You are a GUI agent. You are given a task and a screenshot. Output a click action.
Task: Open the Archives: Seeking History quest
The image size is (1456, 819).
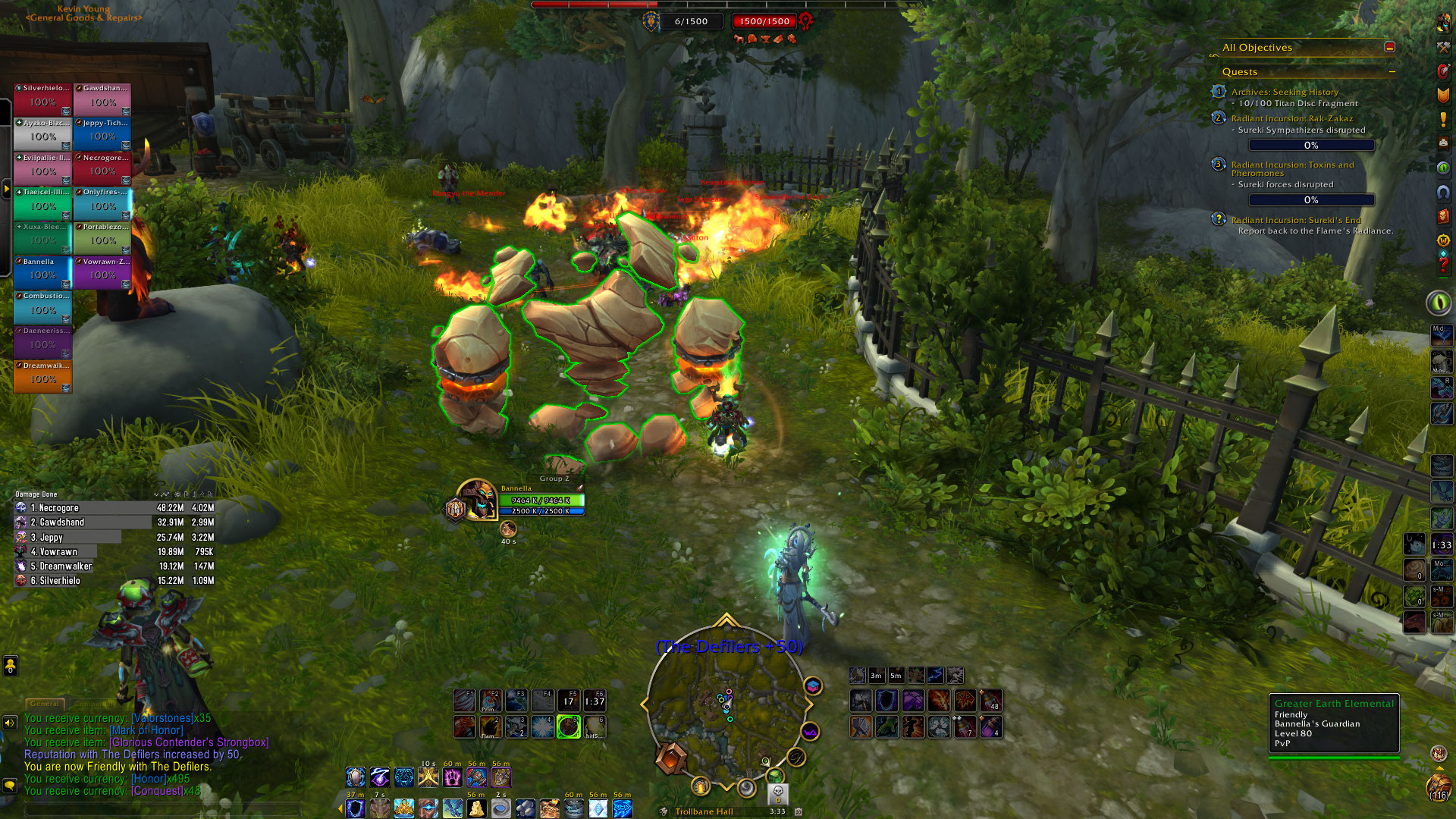(x=1285, y=92)
